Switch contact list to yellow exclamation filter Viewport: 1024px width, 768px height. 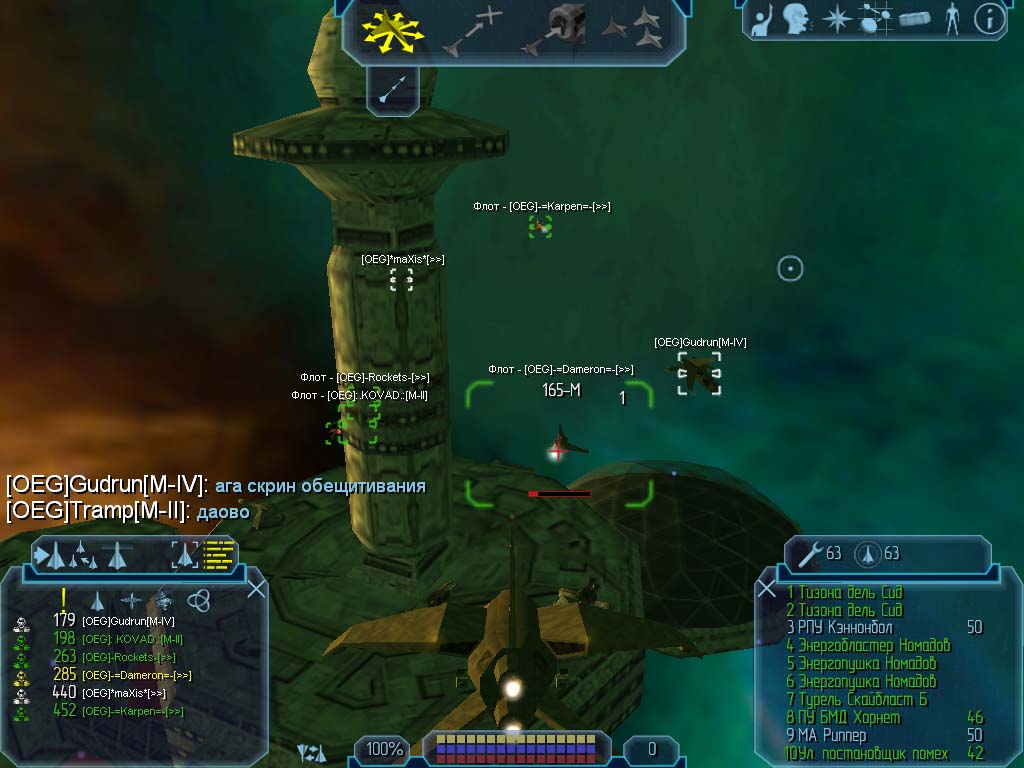coord(63,599)
